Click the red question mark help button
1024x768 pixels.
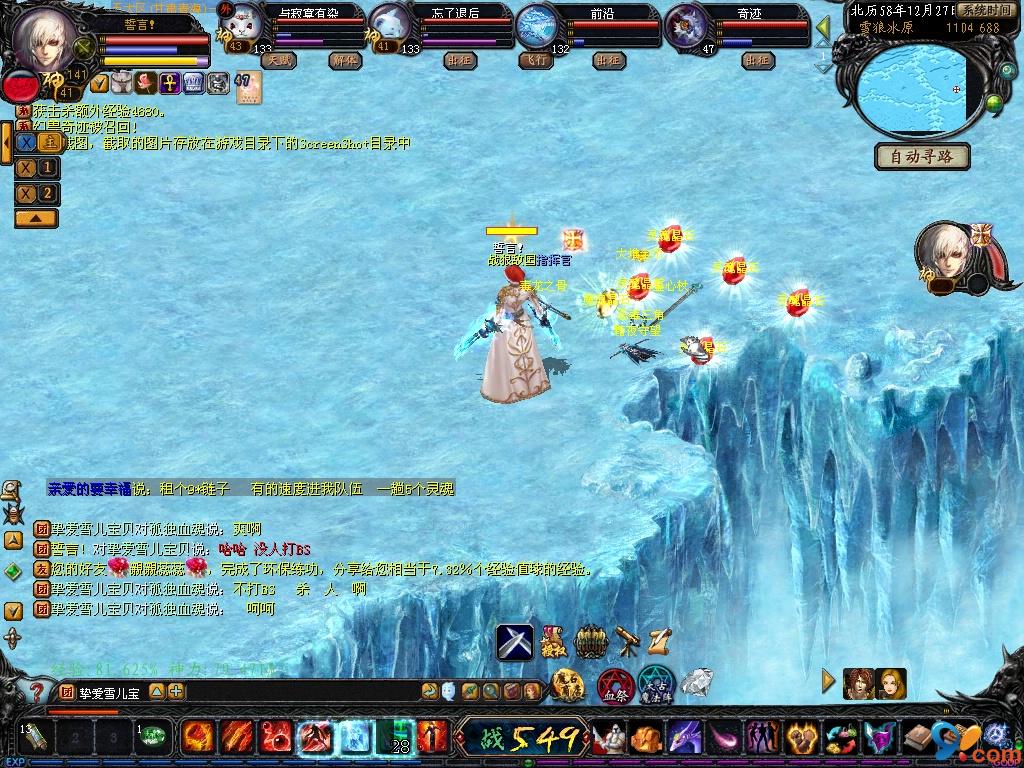point(35,691)
